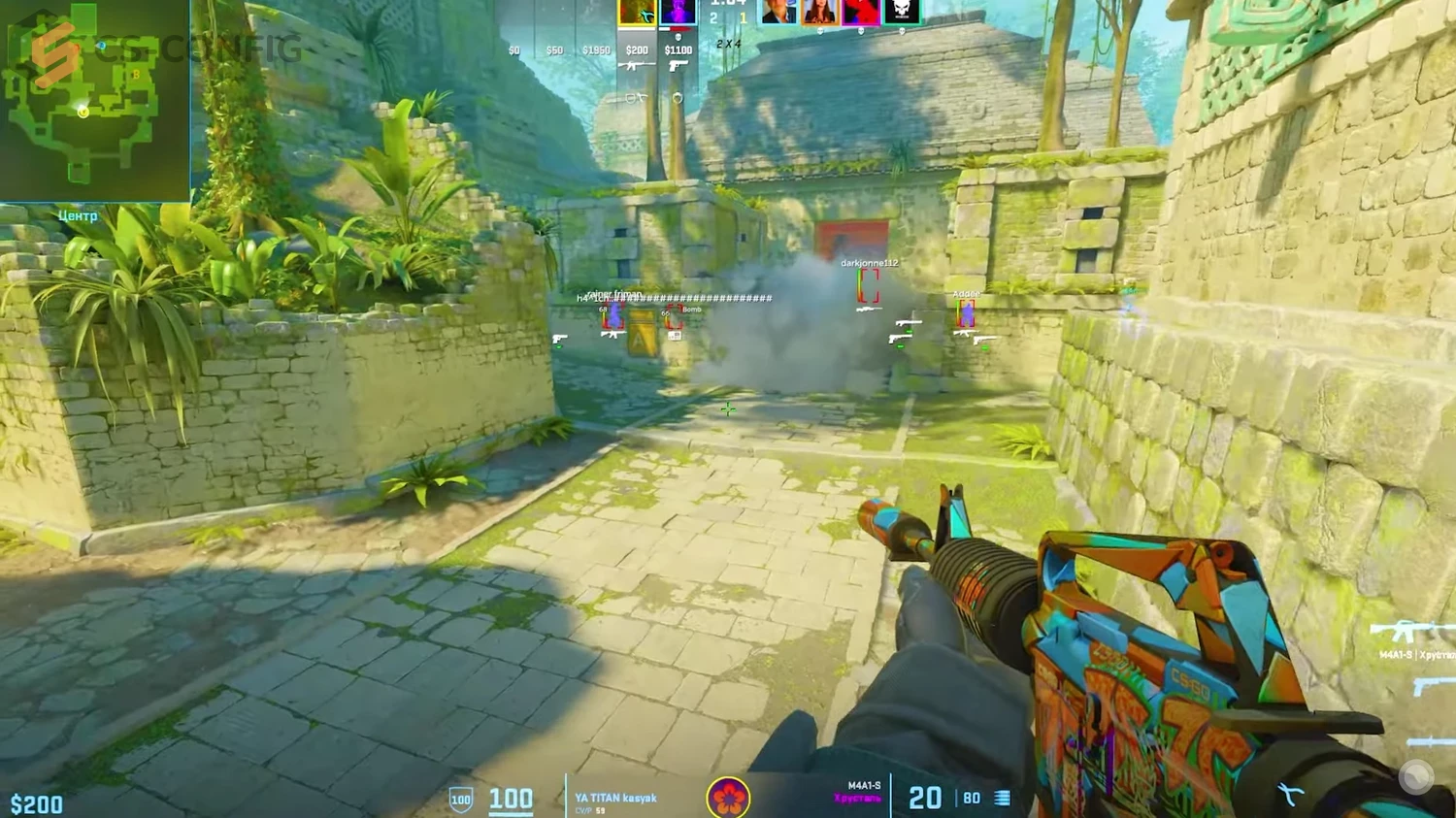Image resolution: width=1456 pixels, height=818 pixels.
Task: Select the M4A1-S rifle weapon slot
Action: coord(1409,633)
